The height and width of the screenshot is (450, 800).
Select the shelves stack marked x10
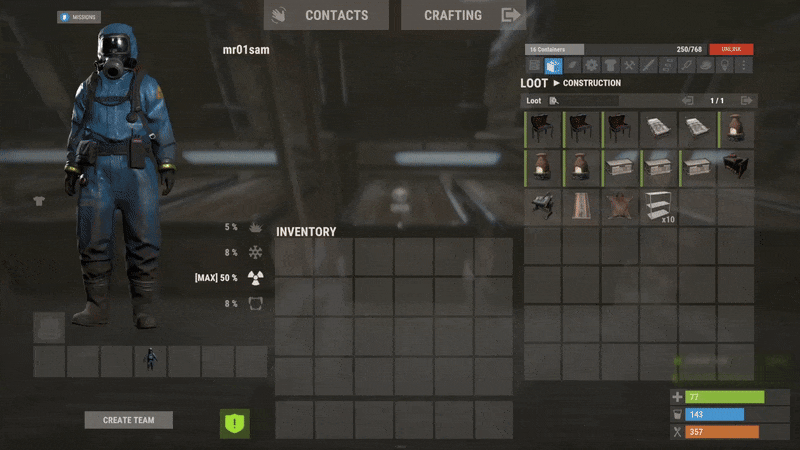pyautogui.click(x=659, y=206)
